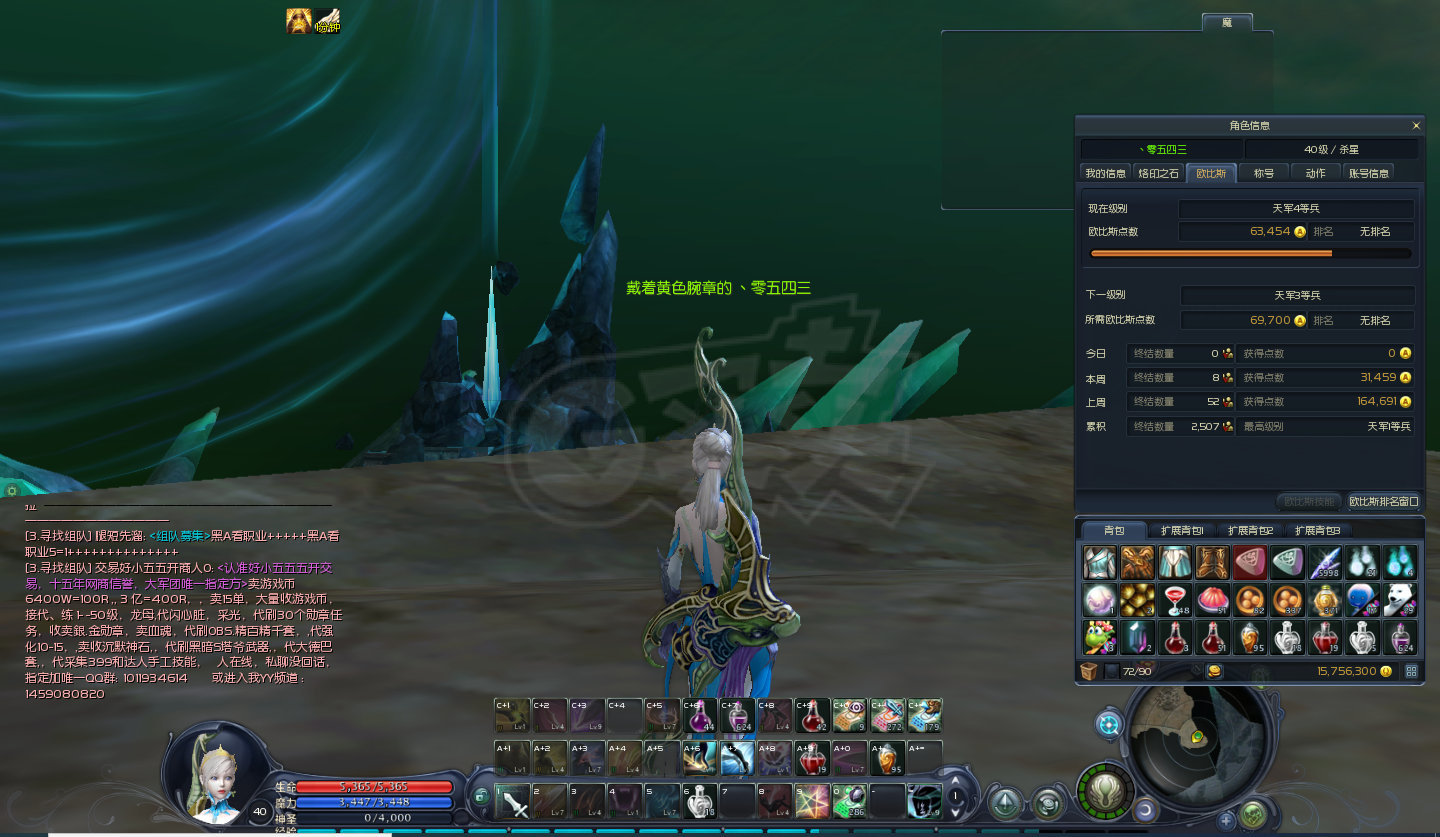The image size is (1440, 837).
Task: Click the cyan target button beside the minimap
Action: click(x=1109, y=724)
